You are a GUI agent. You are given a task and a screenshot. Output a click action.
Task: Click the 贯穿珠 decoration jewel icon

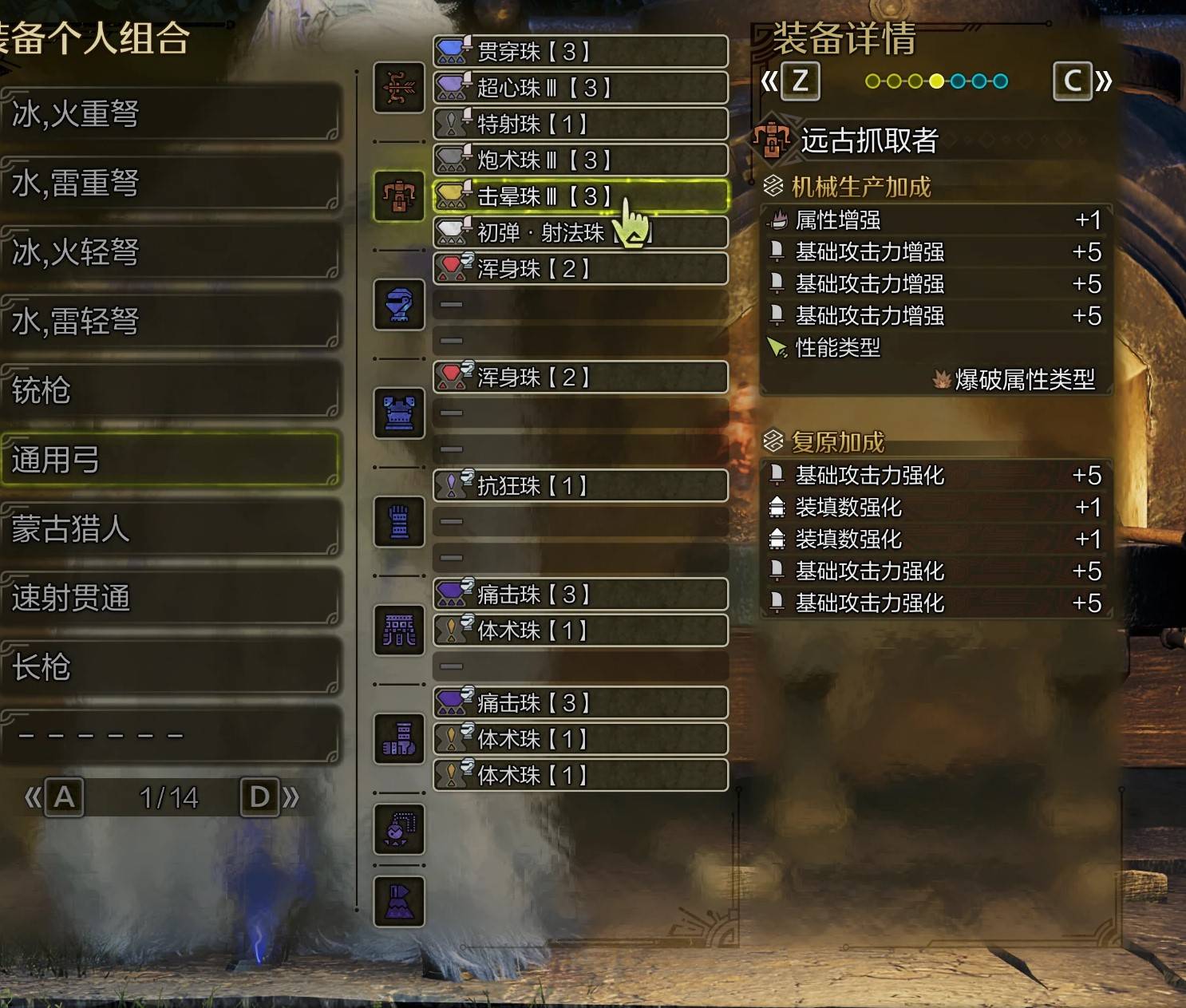coord(451,51)
